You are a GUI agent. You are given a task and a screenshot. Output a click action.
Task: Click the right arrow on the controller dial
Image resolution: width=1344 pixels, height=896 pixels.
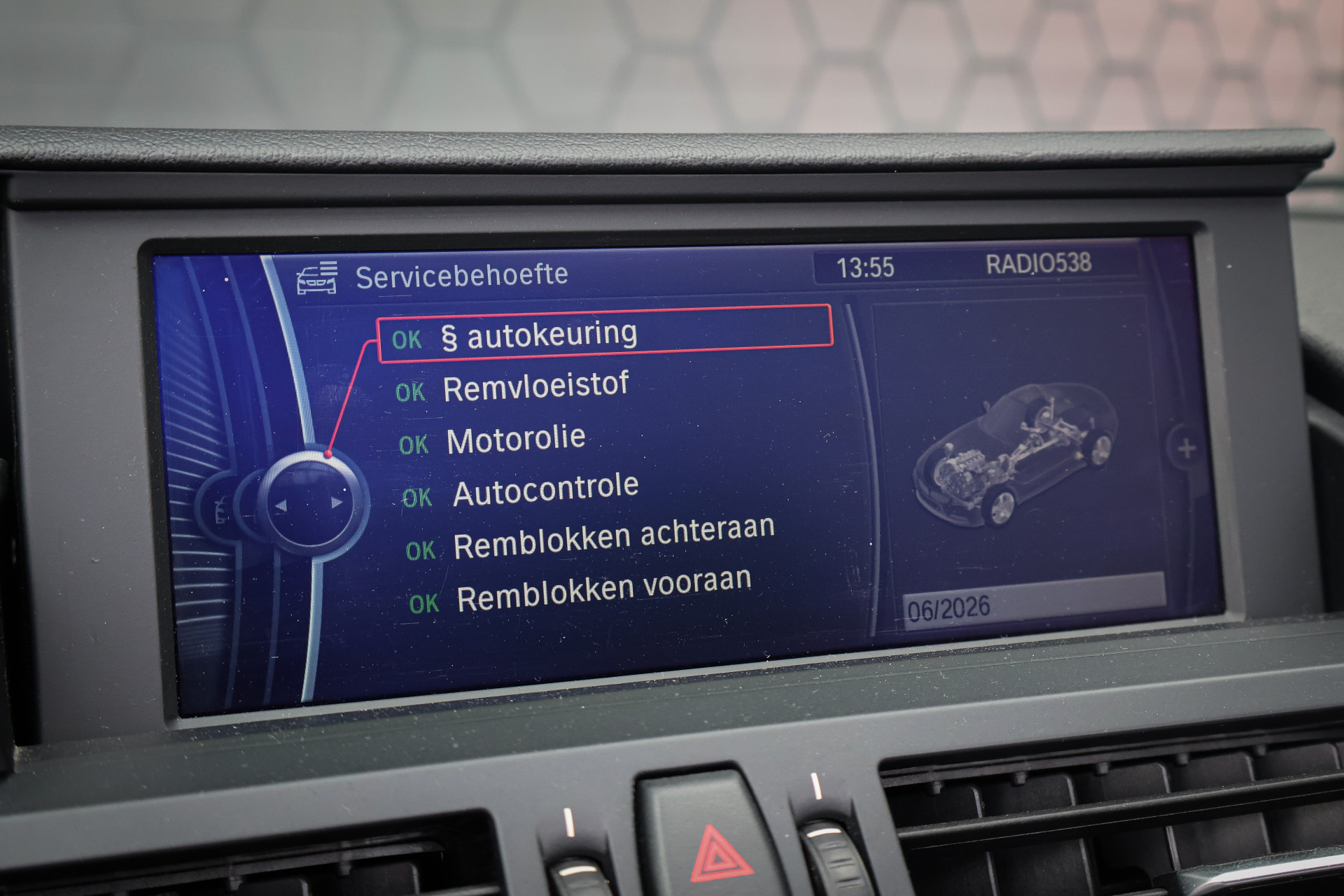(337, 503)
